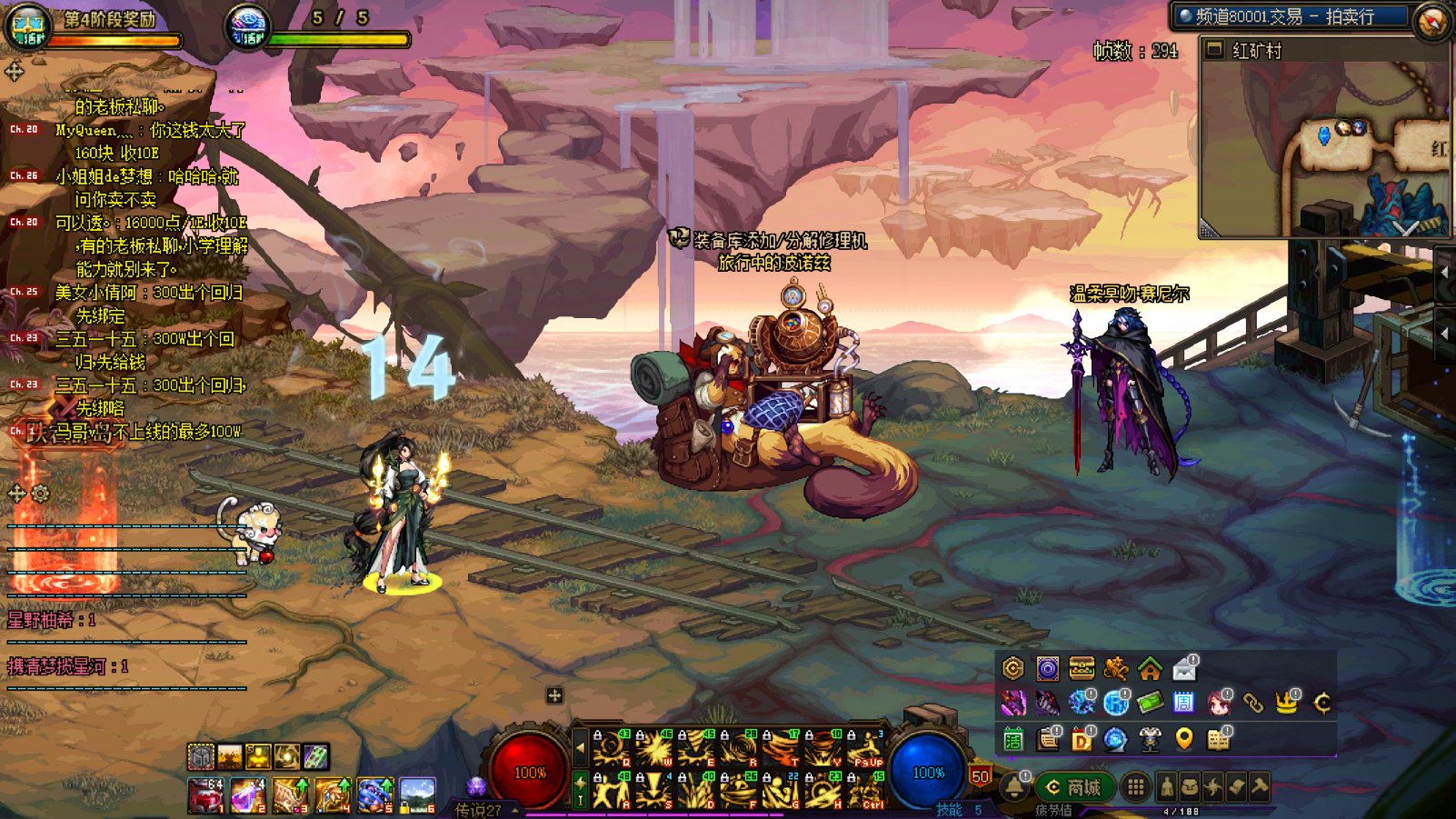Screen dimensions: 1456x819
Task: Open the blue weekly calendar icon
Action: pos(1183,703)
